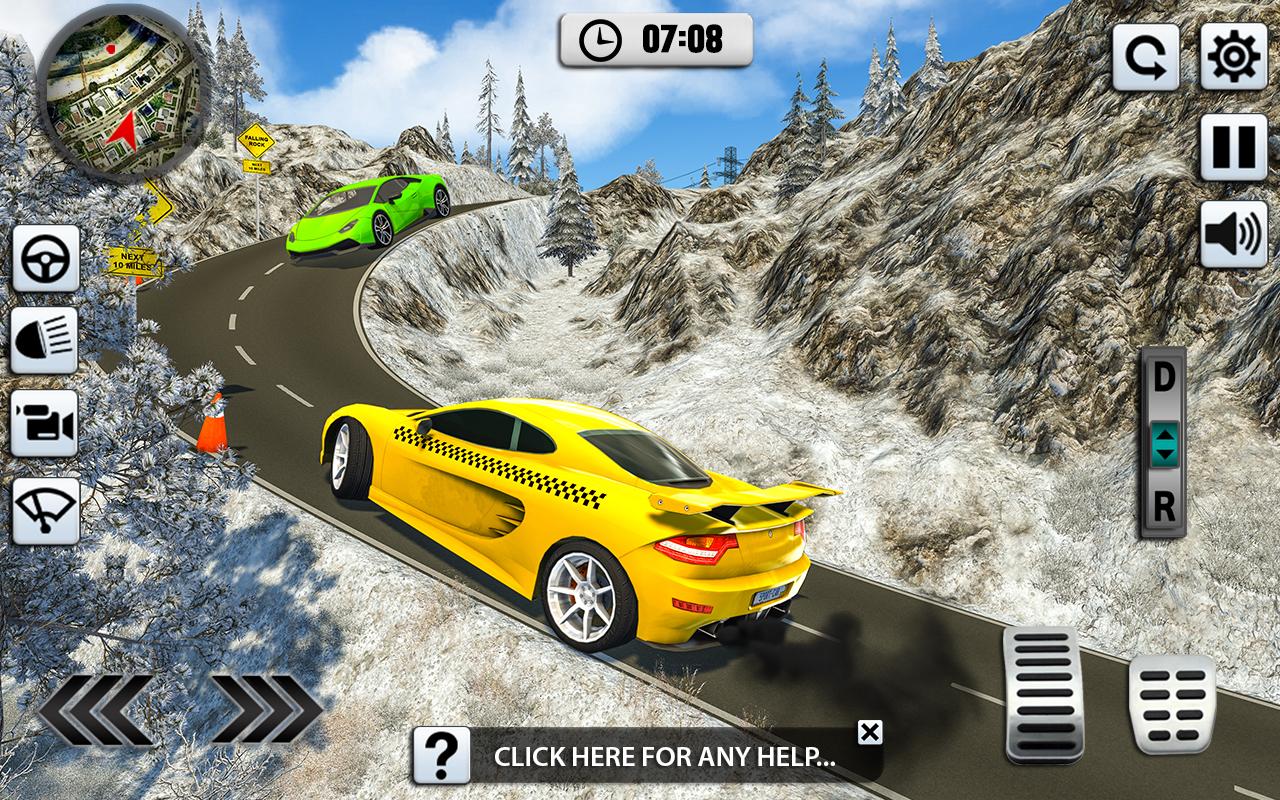Screen dimensions: 1280x800
Task: Change the camera view
Action: point(46,424)
